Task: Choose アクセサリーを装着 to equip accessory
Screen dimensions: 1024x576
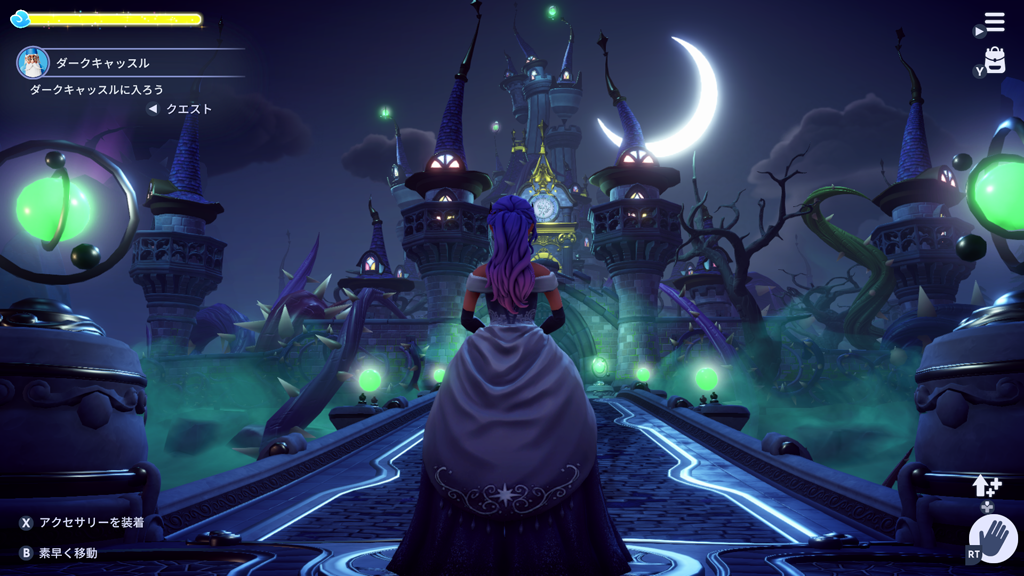Action: (91, 523)
